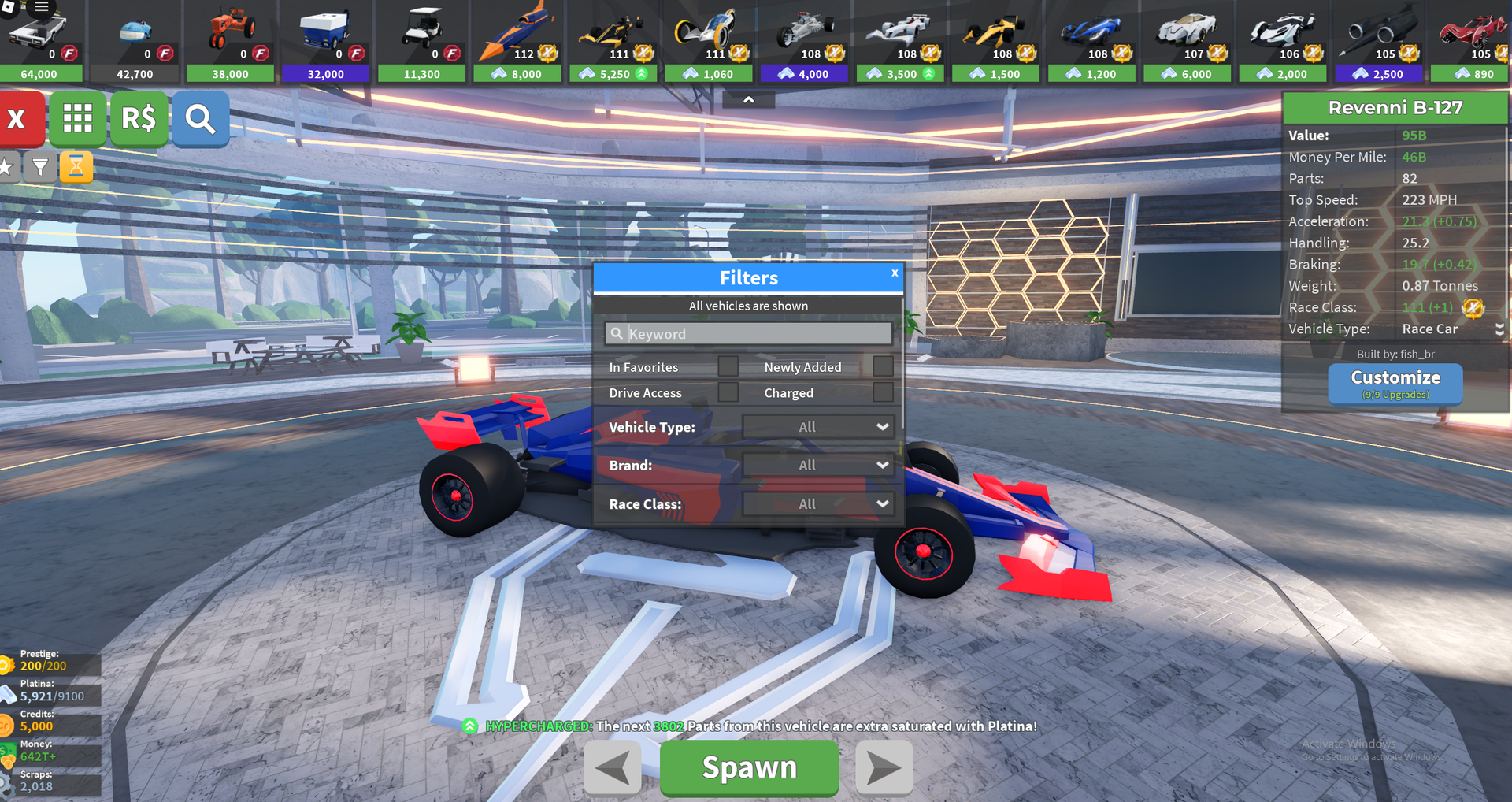Collapse the vehicle bar with up arrow
This screenshot has height=802, width=1512.
point(748,100)
